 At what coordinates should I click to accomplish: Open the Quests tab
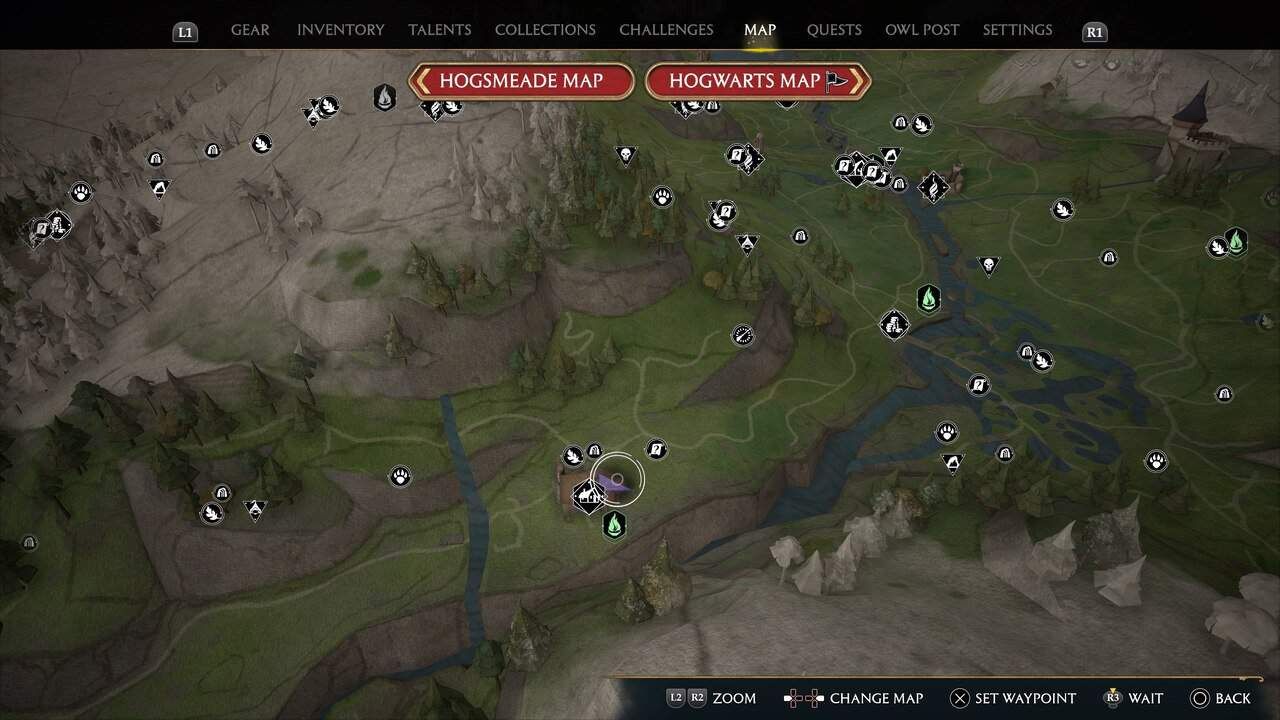(x=834, y=30)
